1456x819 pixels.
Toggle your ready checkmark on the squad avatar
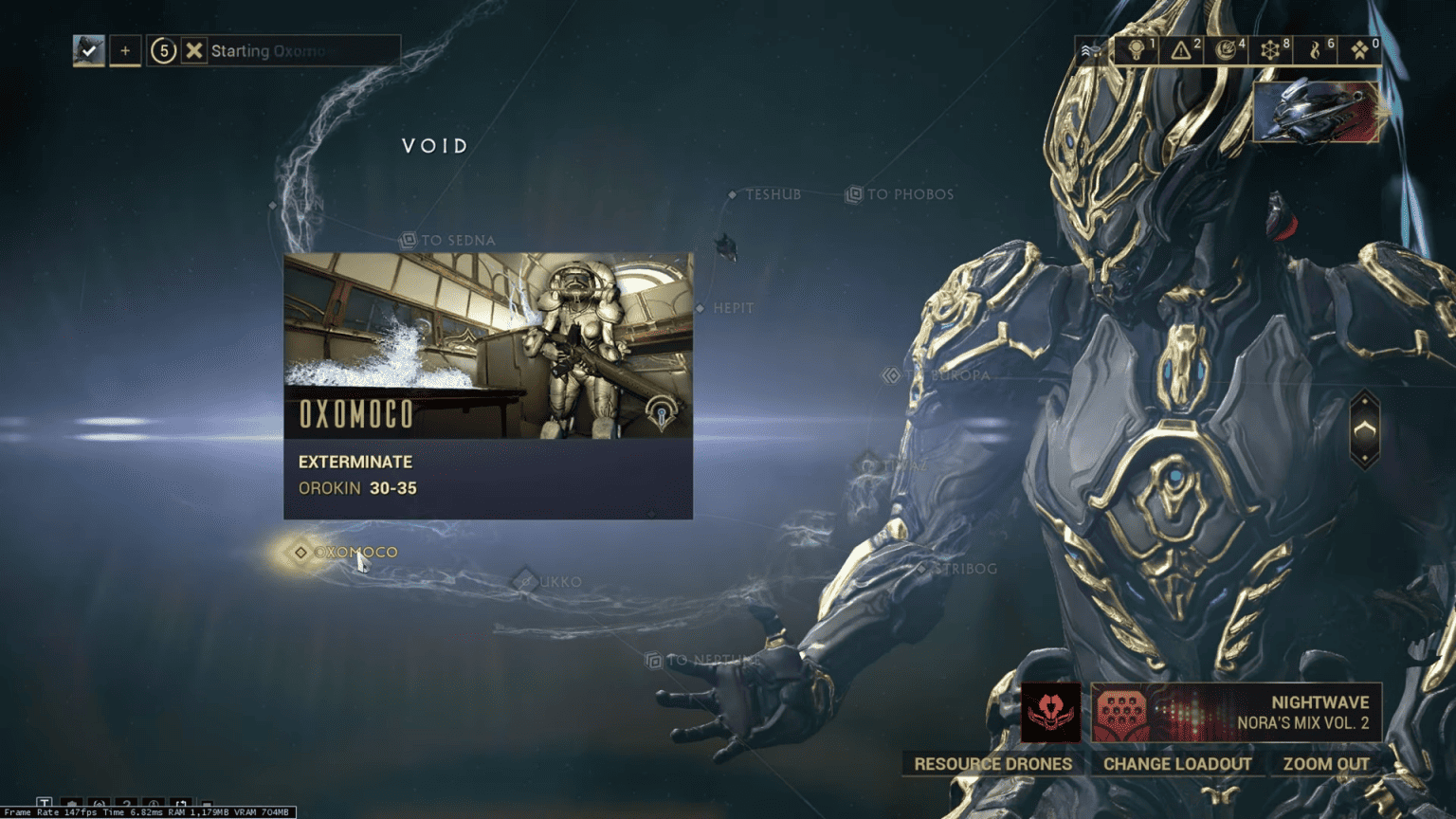[x=89, y=50]
